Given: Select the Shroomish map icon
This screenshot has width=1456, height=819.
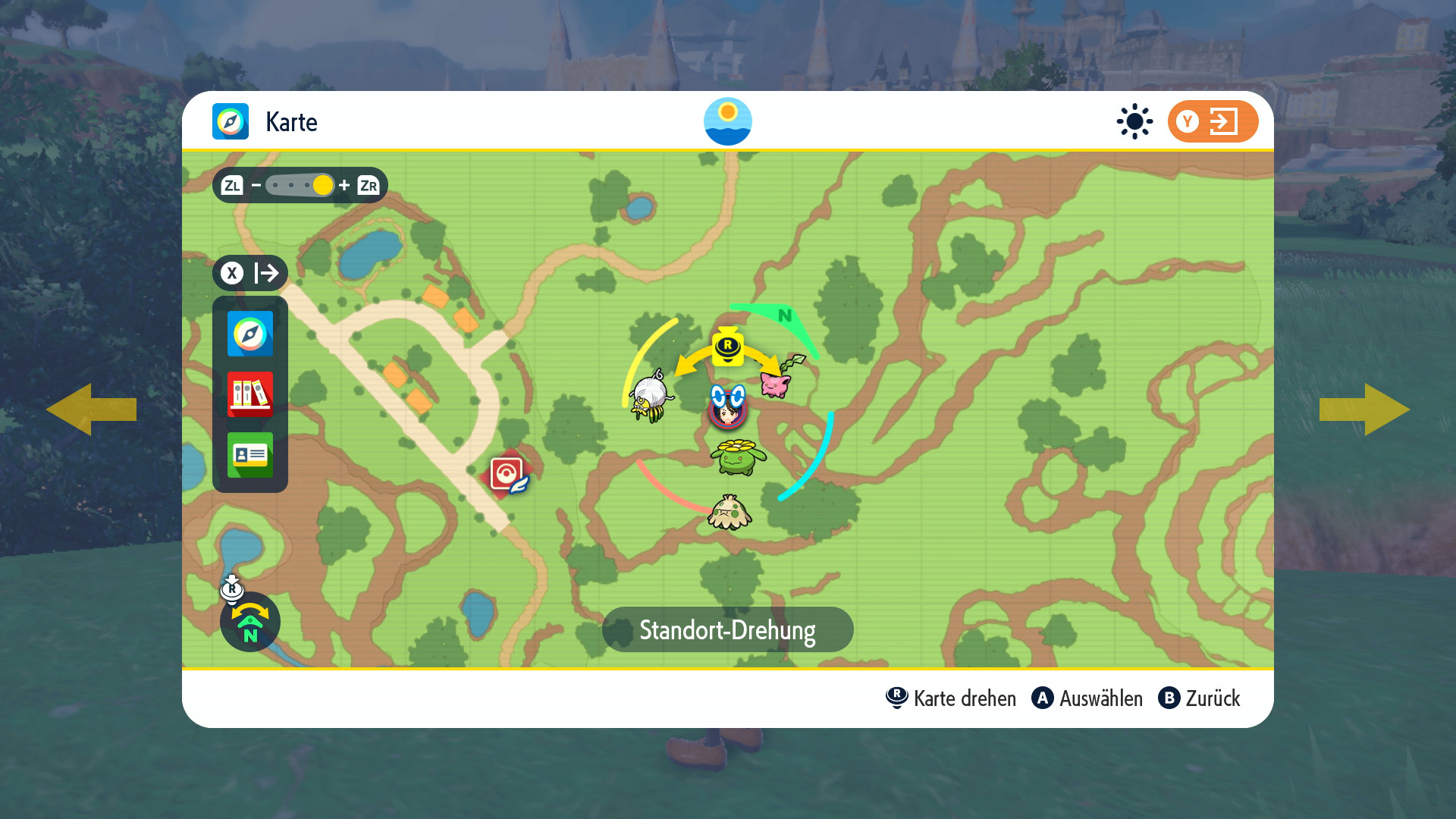Looking at the screenshot, I should [x=730, y=513].
